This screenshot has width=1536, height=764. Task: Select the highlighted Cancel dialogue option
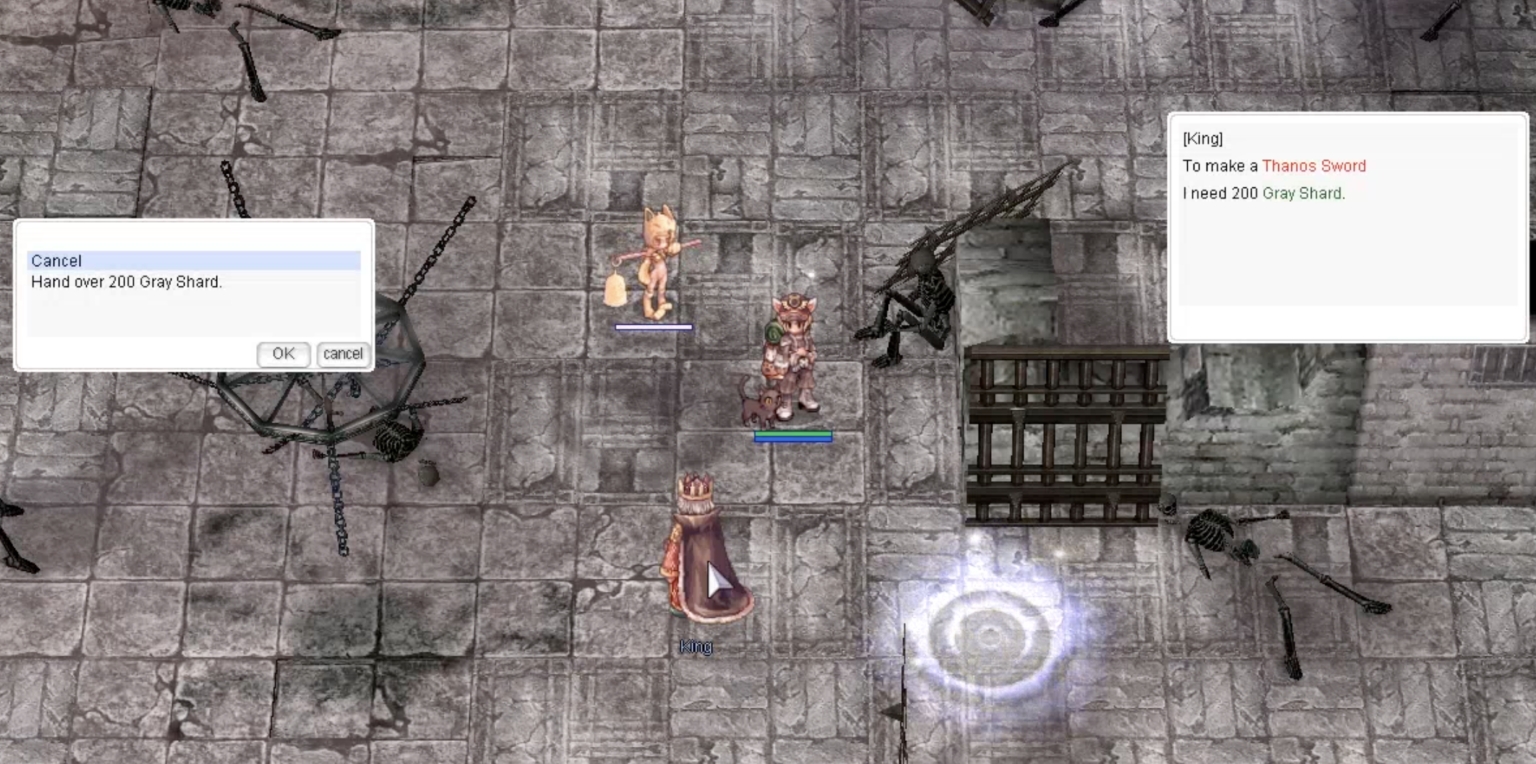(x=57, y=261)
